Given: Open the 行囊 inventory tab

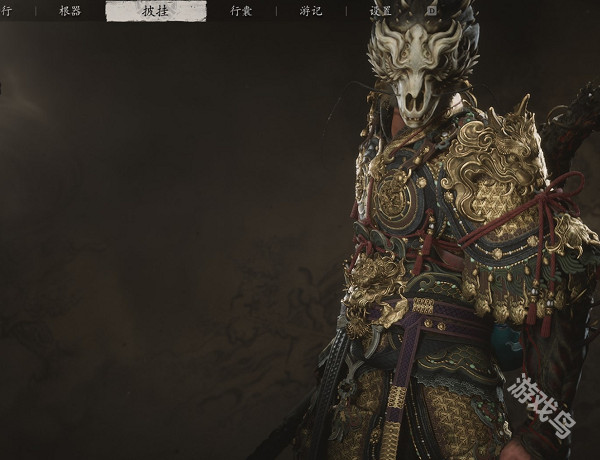Looking at the screenshot, I should [241, 11].
